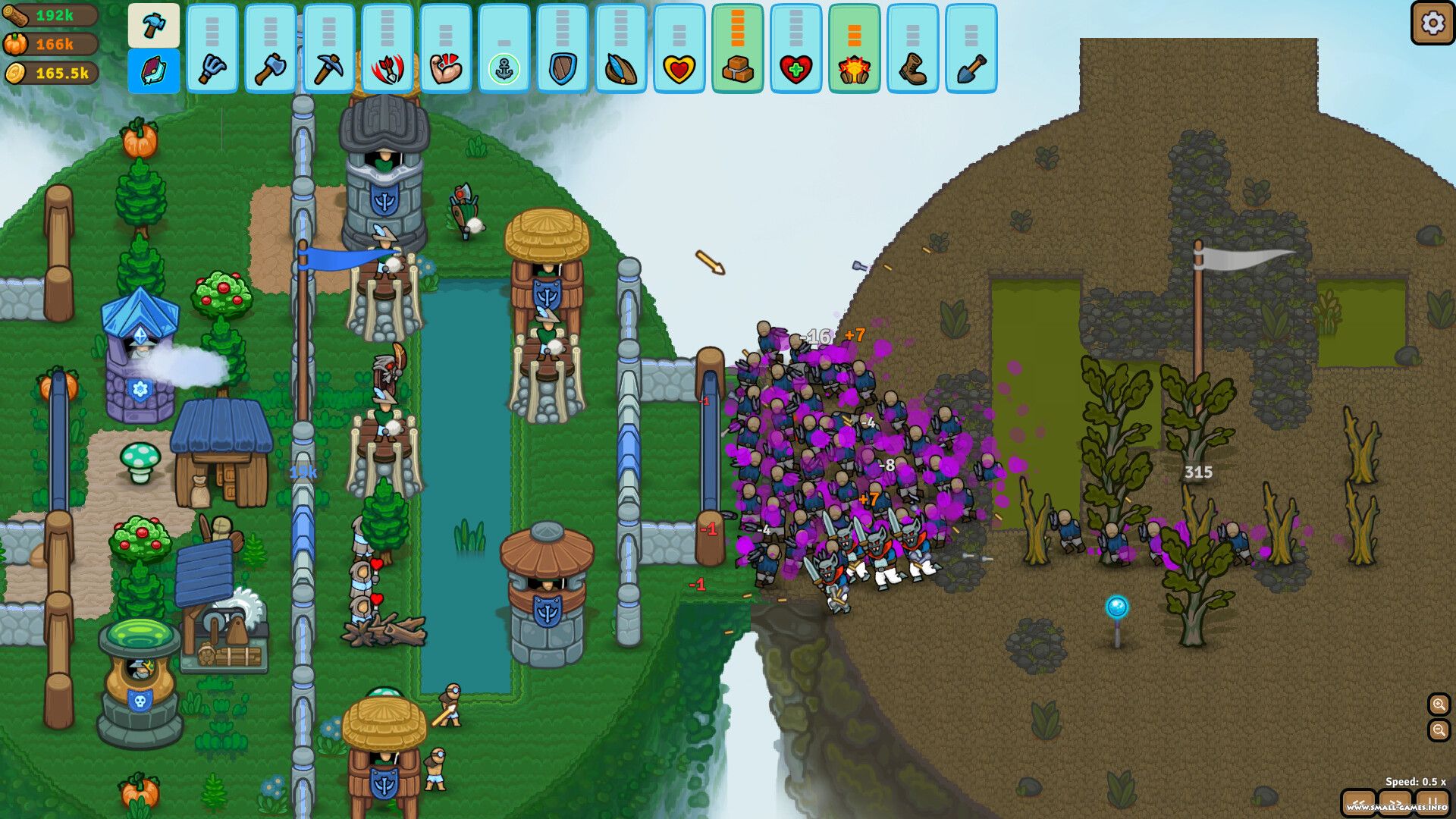Select the pickaxe upgrade card
Screen dimensions: 1456x819
point(329,49)
